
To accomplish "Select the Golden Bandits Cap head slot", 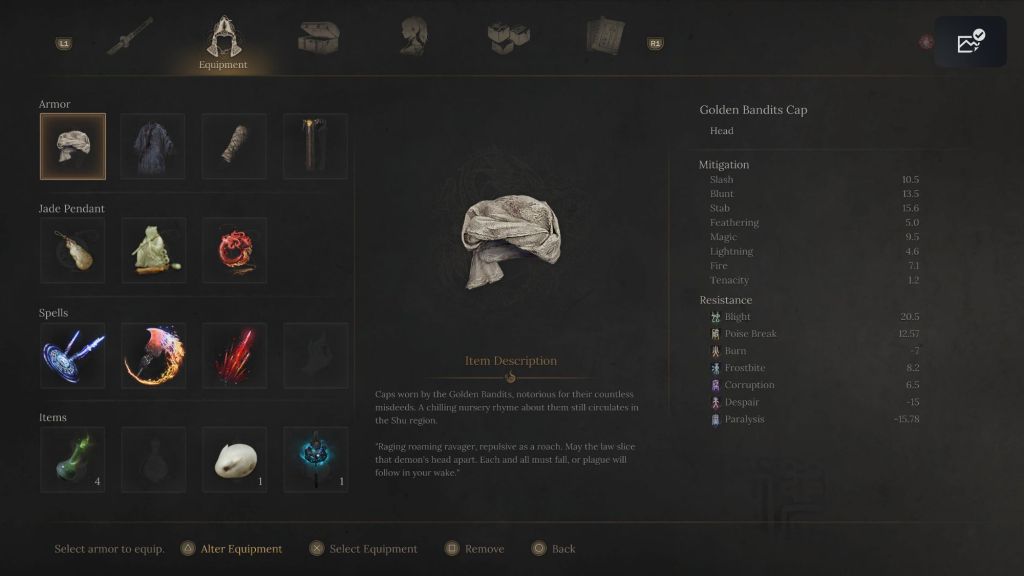I will tap(73, 146).
